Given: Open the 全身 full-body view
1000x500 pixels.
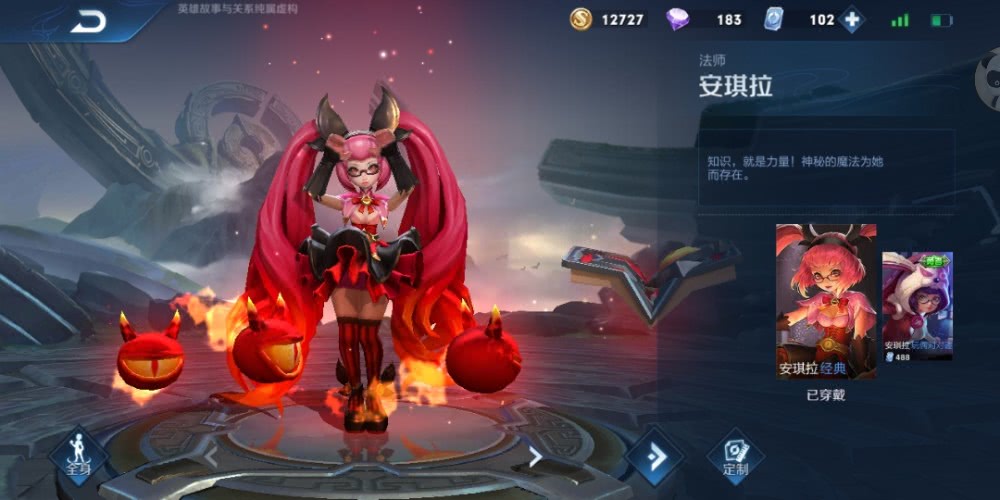Looking at the screenshot, I should (x=79, y=455).
